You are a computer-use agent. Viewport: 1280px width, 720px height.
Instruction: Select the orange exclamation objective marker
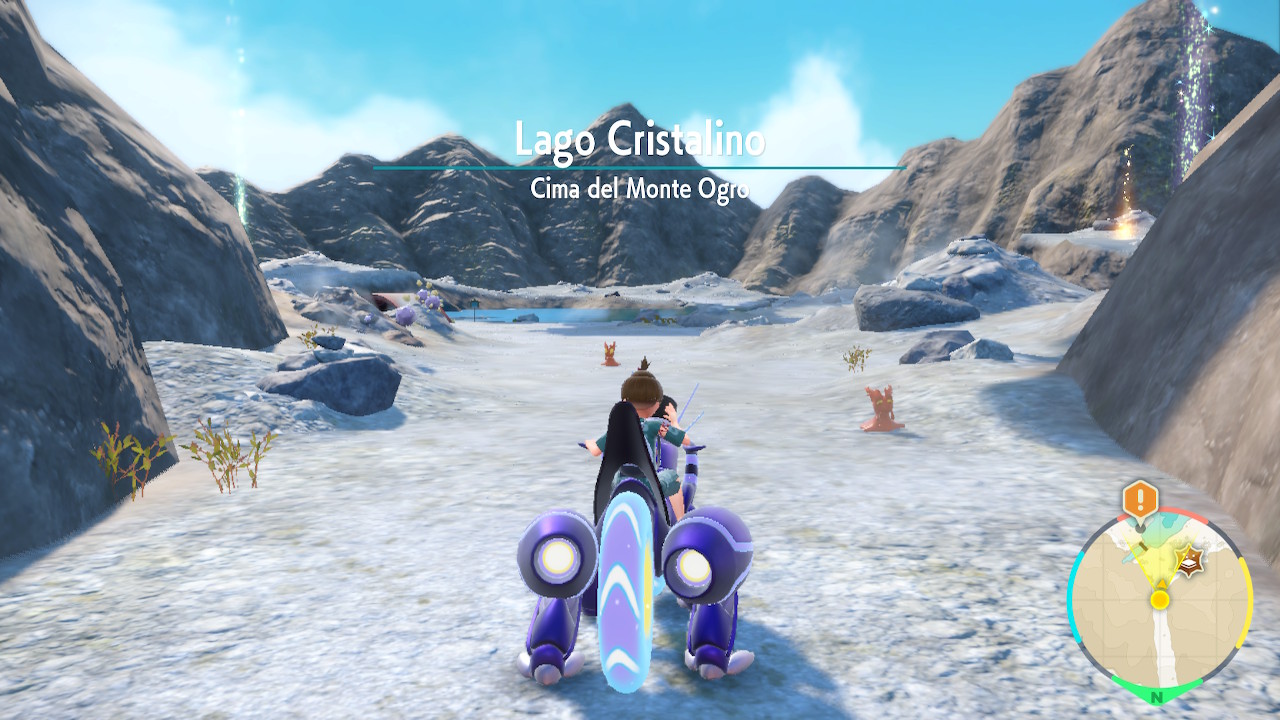(x=1139, y=497)
